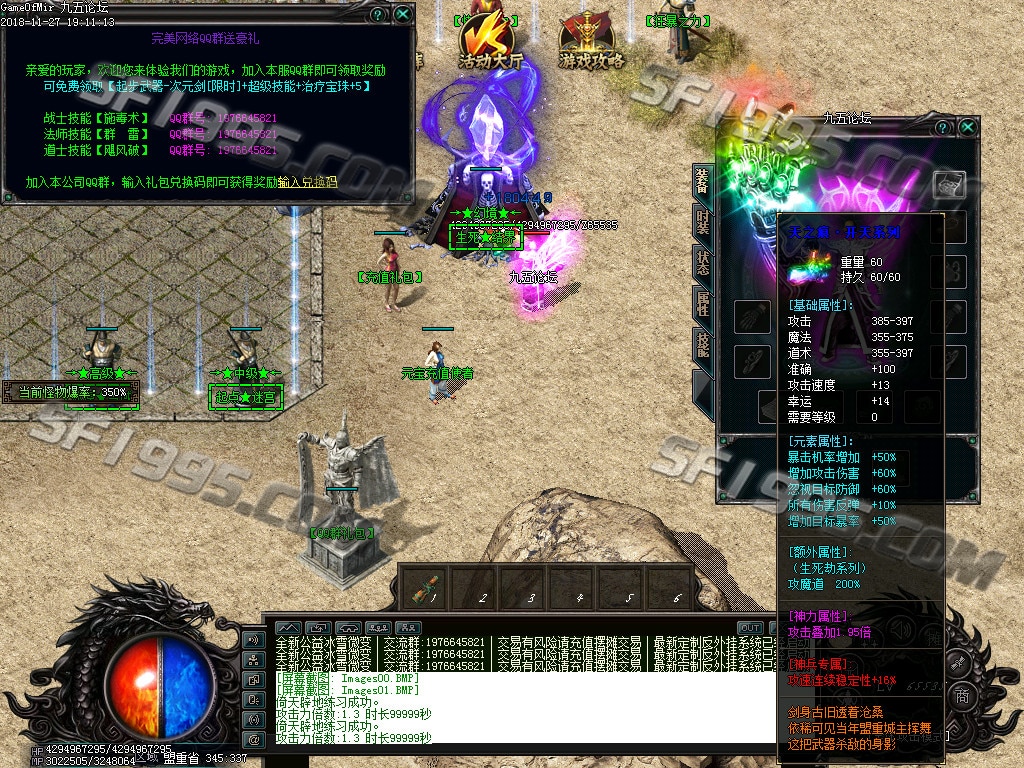Open the 输入兑换码 redeem code link
The width and height of the screenshot is (1024, 768).
pyautogui.click(x=308, y=183)
